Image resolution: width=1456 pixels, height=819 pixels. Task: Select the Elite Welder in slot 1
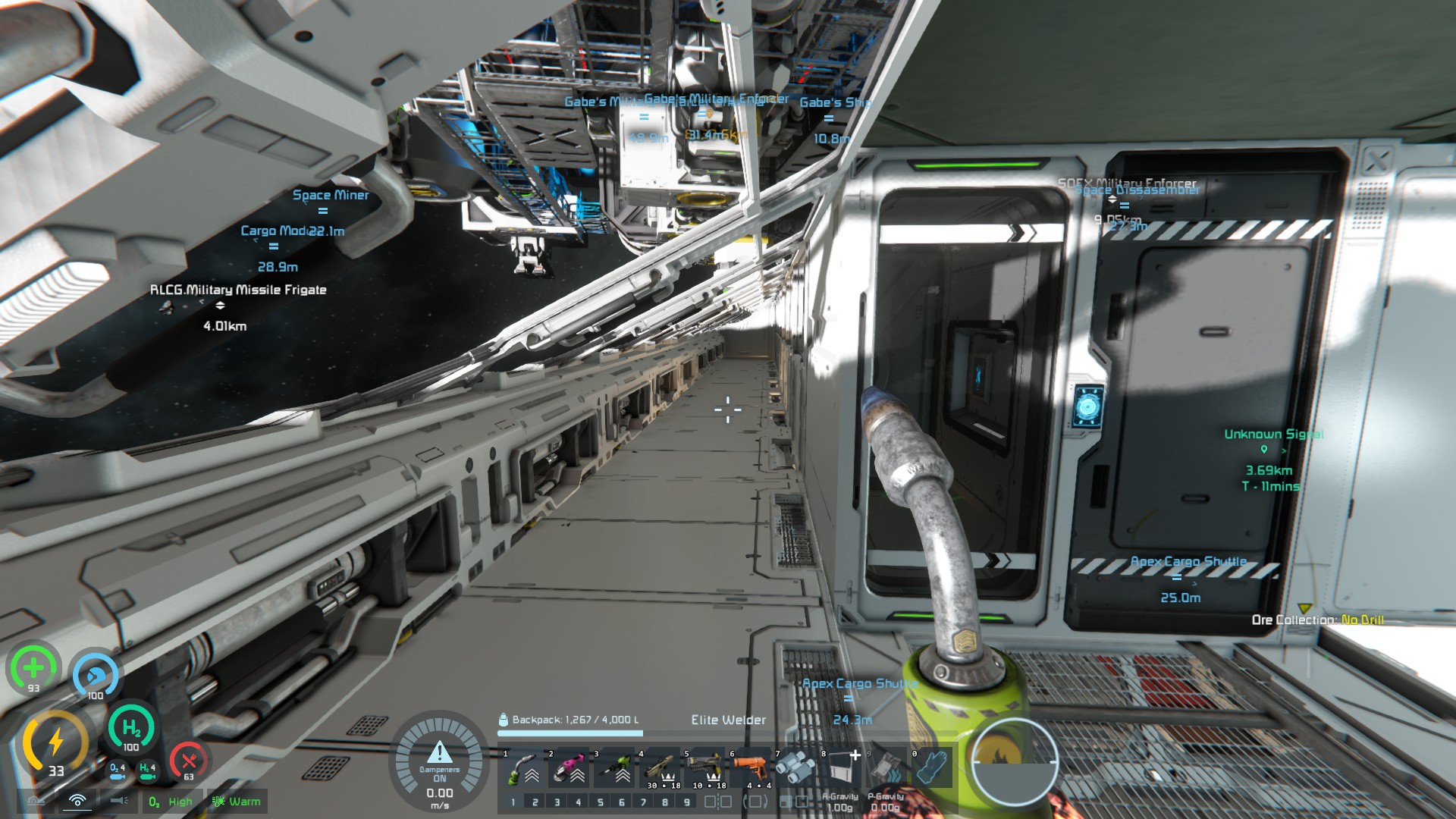point(522,768)
